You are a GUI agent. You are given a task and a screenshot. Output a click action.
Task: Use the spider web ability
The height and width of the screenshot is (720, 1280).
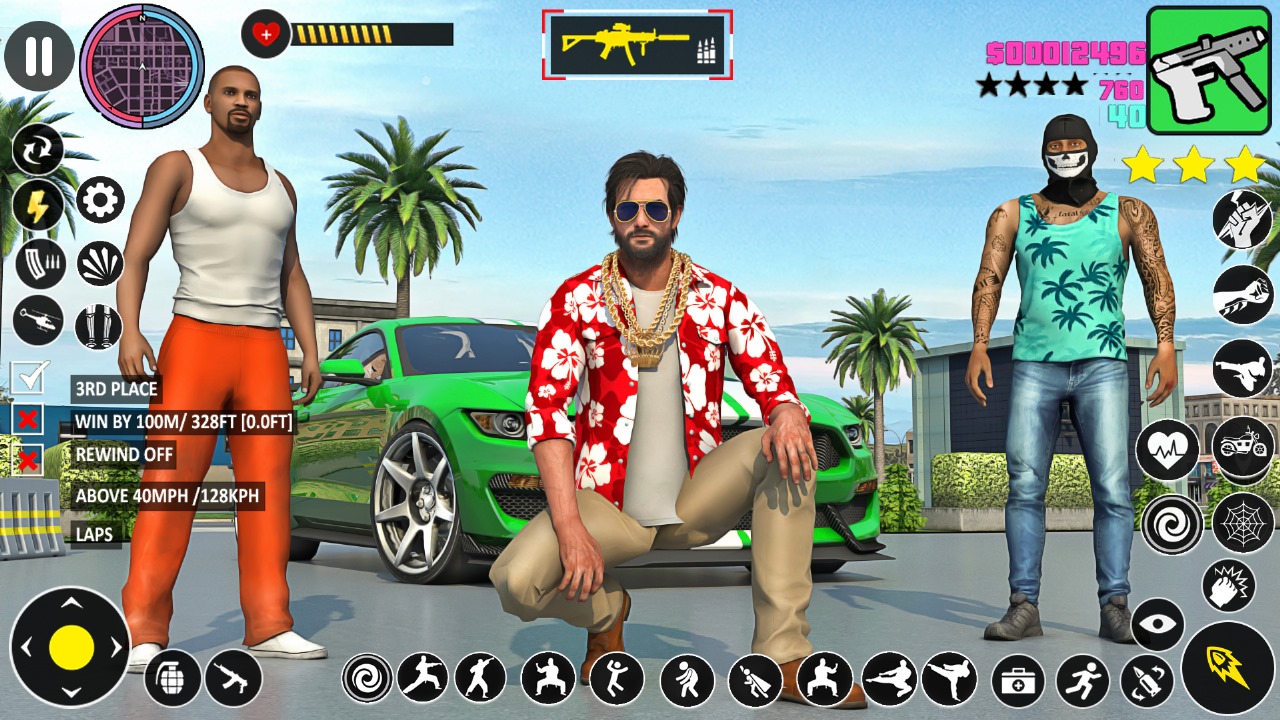click(1242, 521)
